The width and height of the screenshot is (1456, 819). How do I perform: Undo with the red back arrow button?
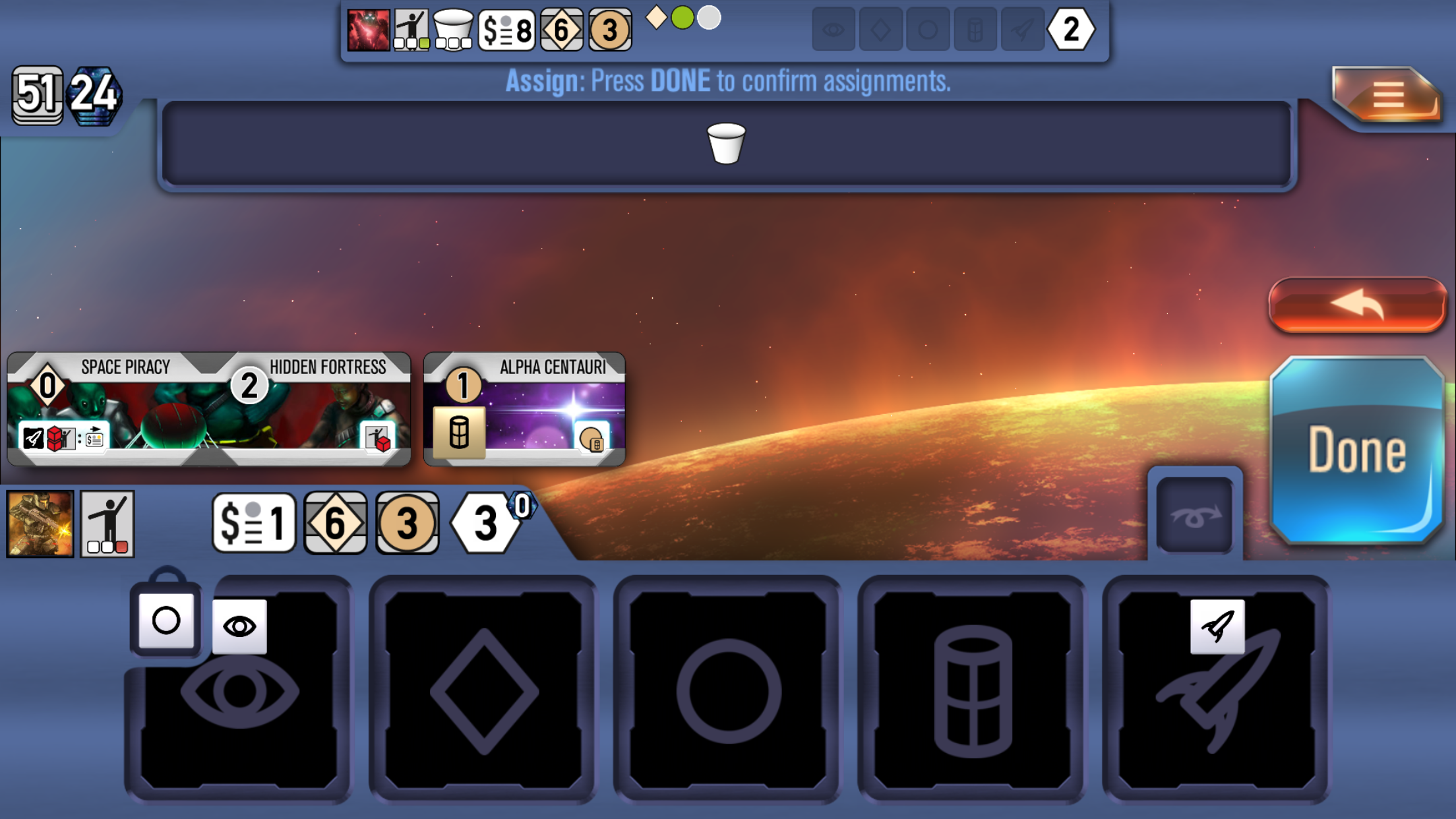(x=1356, y=305)
